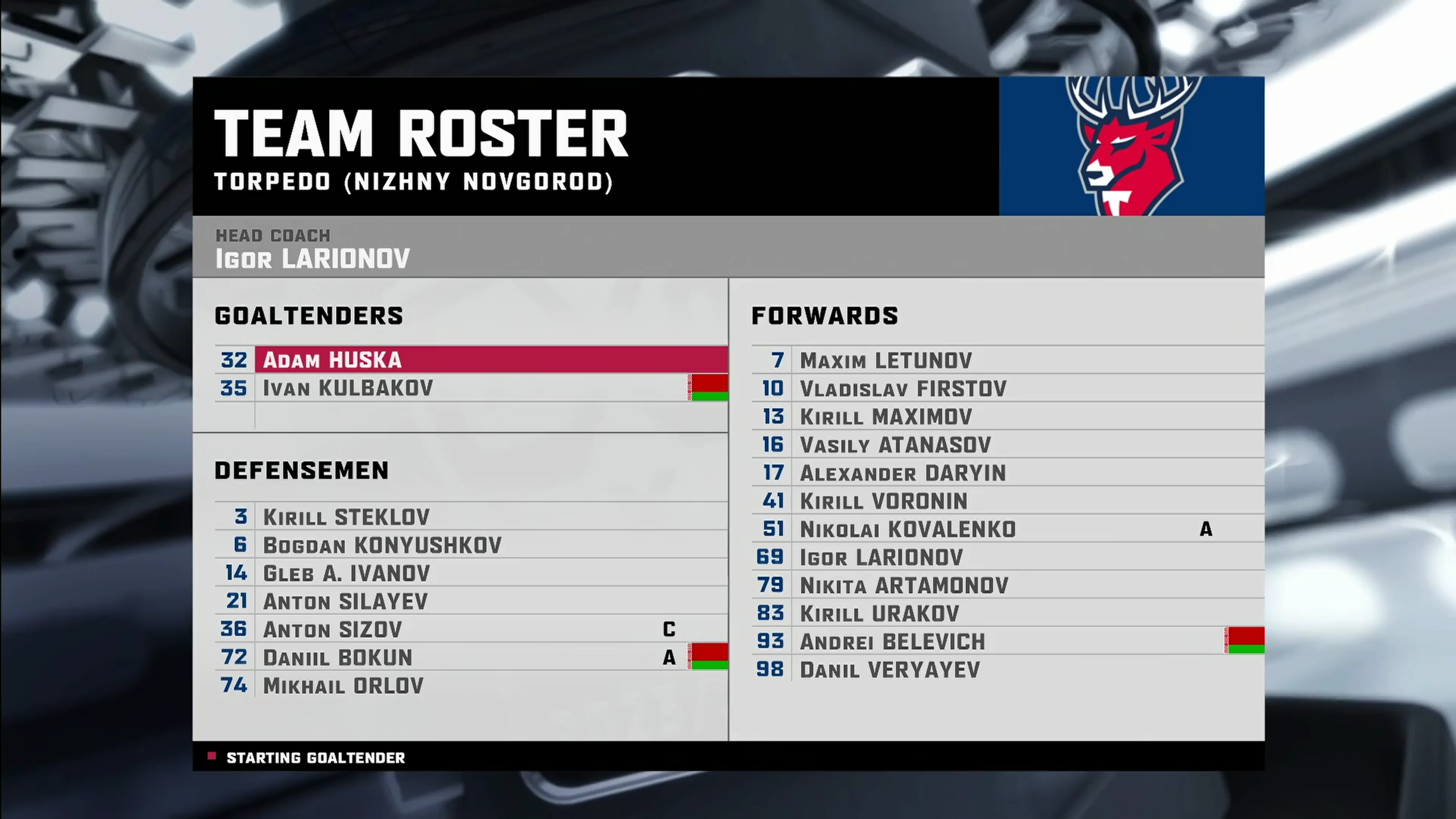Select captain Anton Sizov
This screenshot has height=819, width=1456.
point(332,629)
